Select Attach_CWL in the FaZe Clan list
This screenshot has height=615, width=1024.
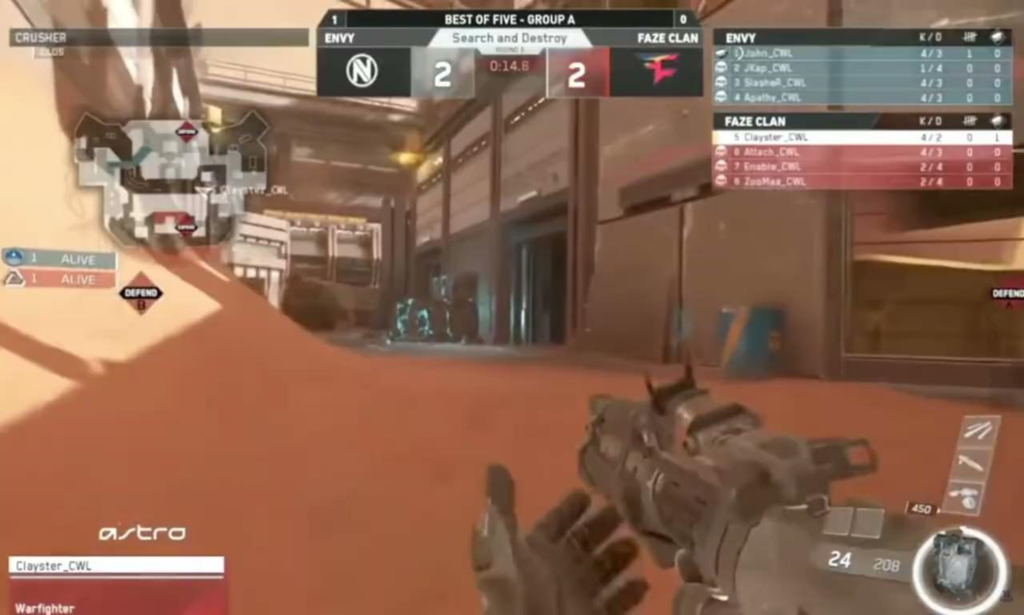(x=858, y=152)
